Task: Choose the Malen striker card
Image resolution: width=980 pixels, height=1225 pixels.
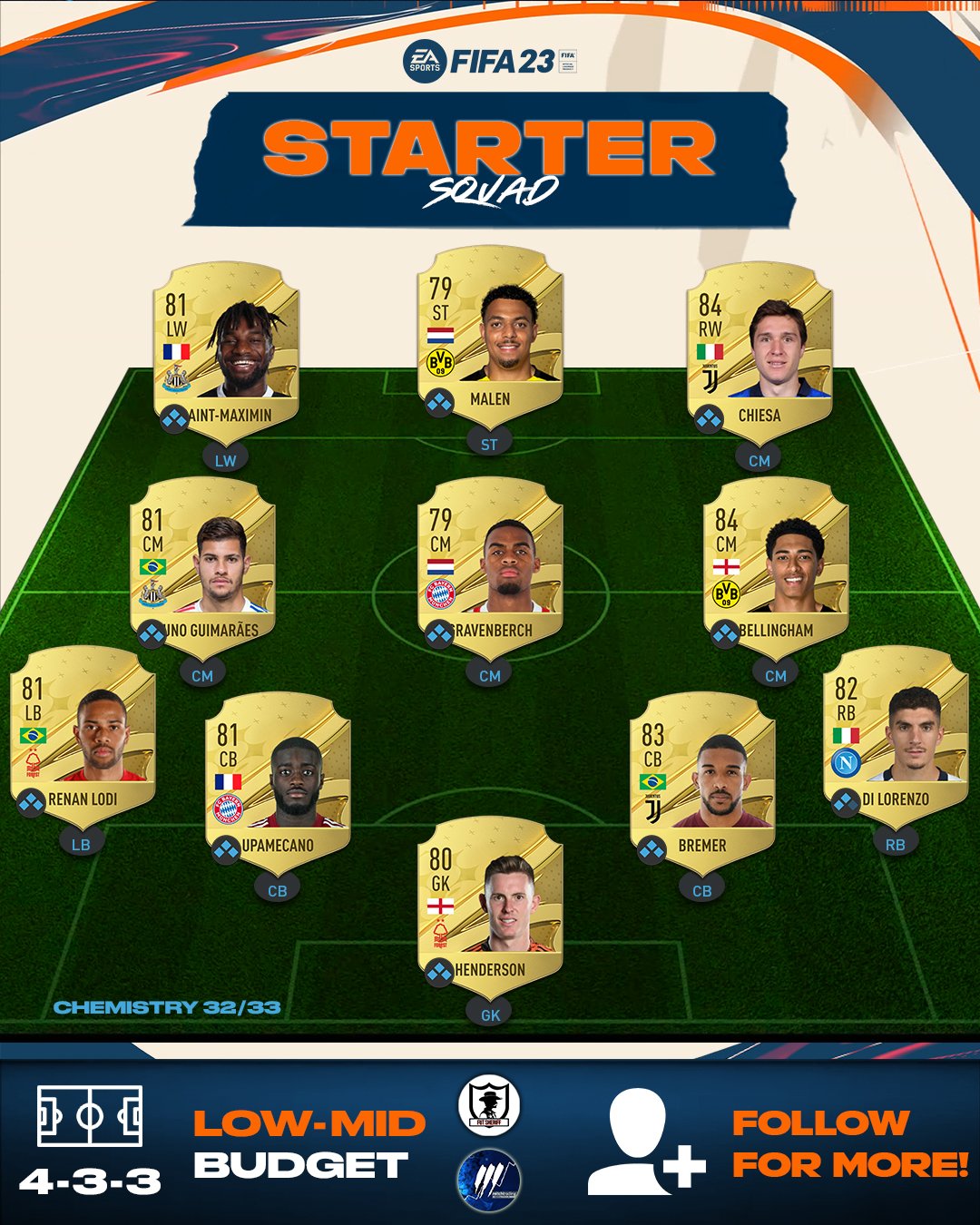Action: [490, 333]
